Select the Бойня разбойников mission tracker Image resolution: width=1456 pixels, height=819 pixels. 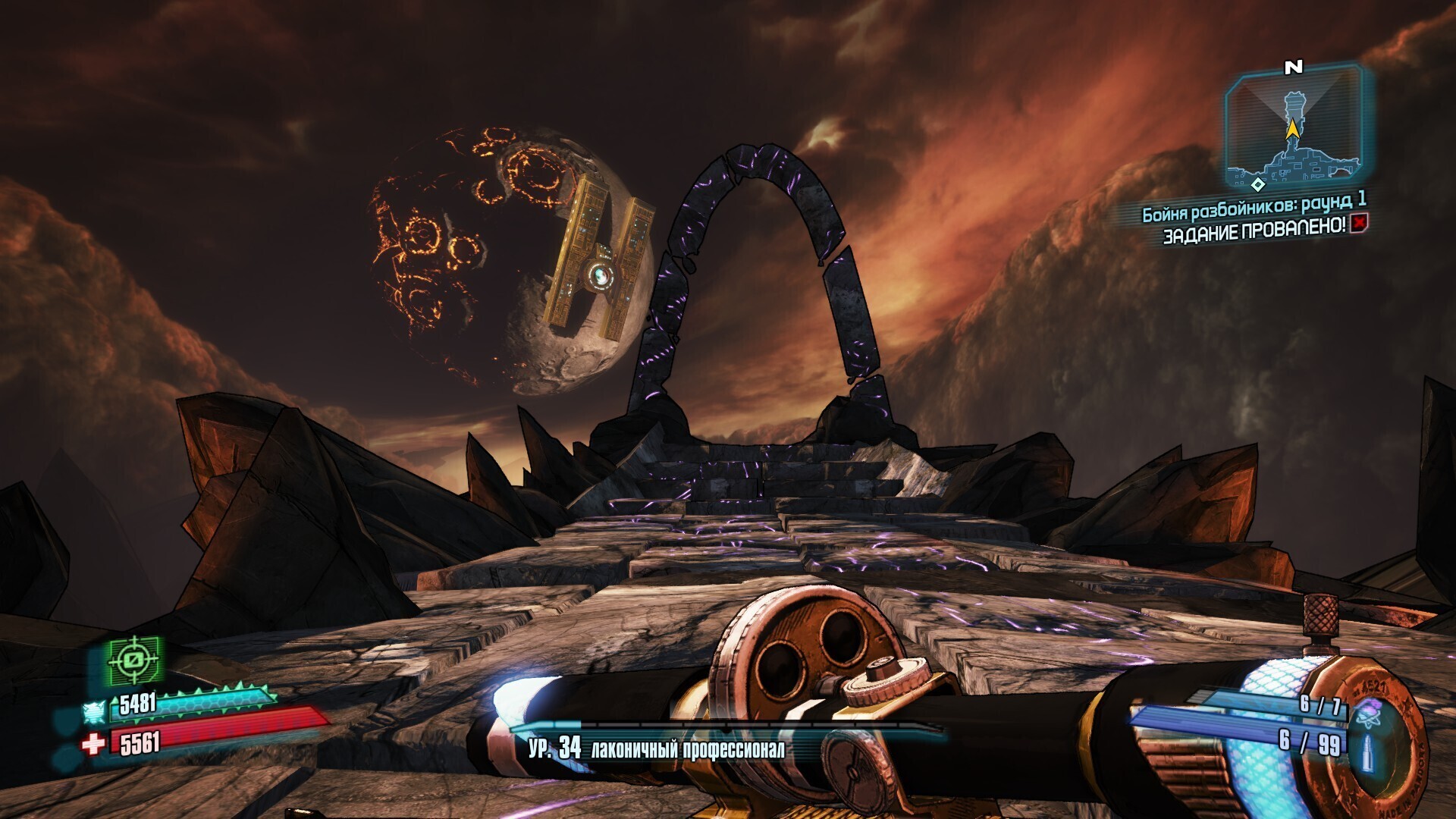(1254, 206)
